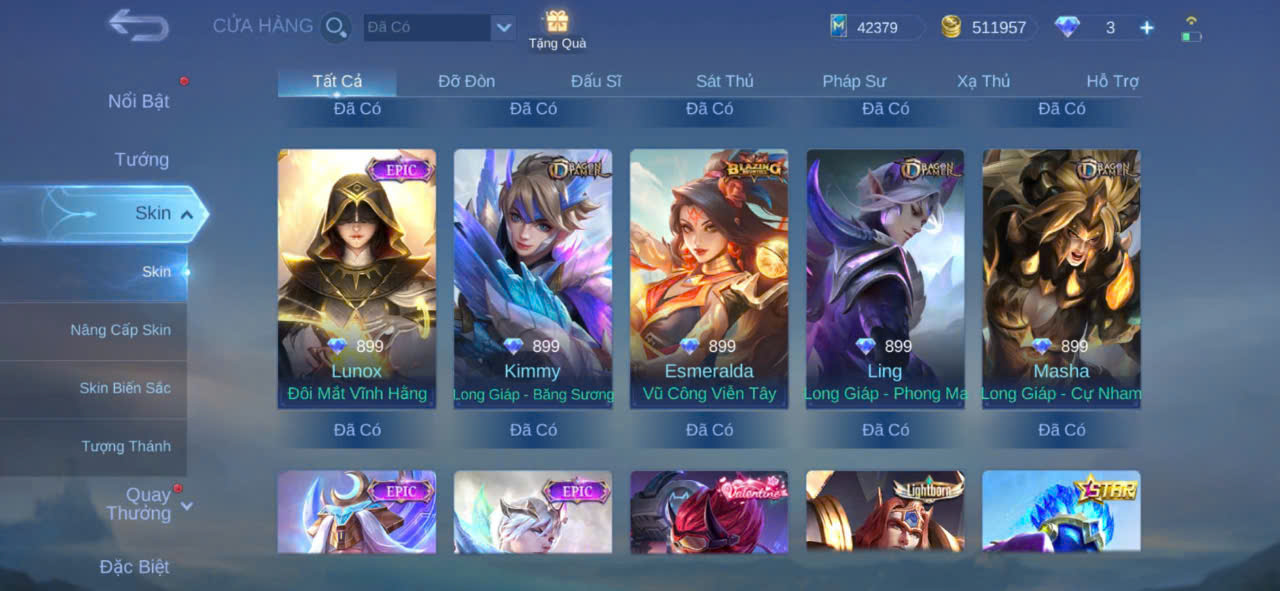Go back using the arrow button
Viewport: 1280px width, 591px height.
[x=138, y=25]
